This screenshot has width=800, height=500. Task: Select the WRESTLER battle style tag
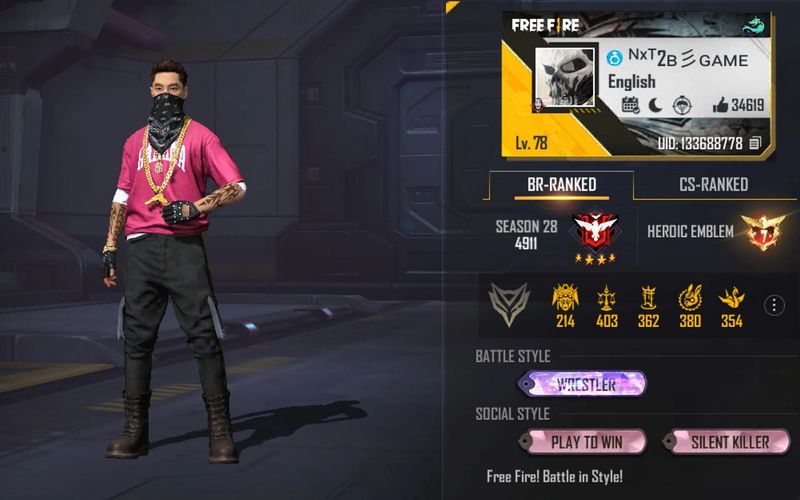pos(584,383)
